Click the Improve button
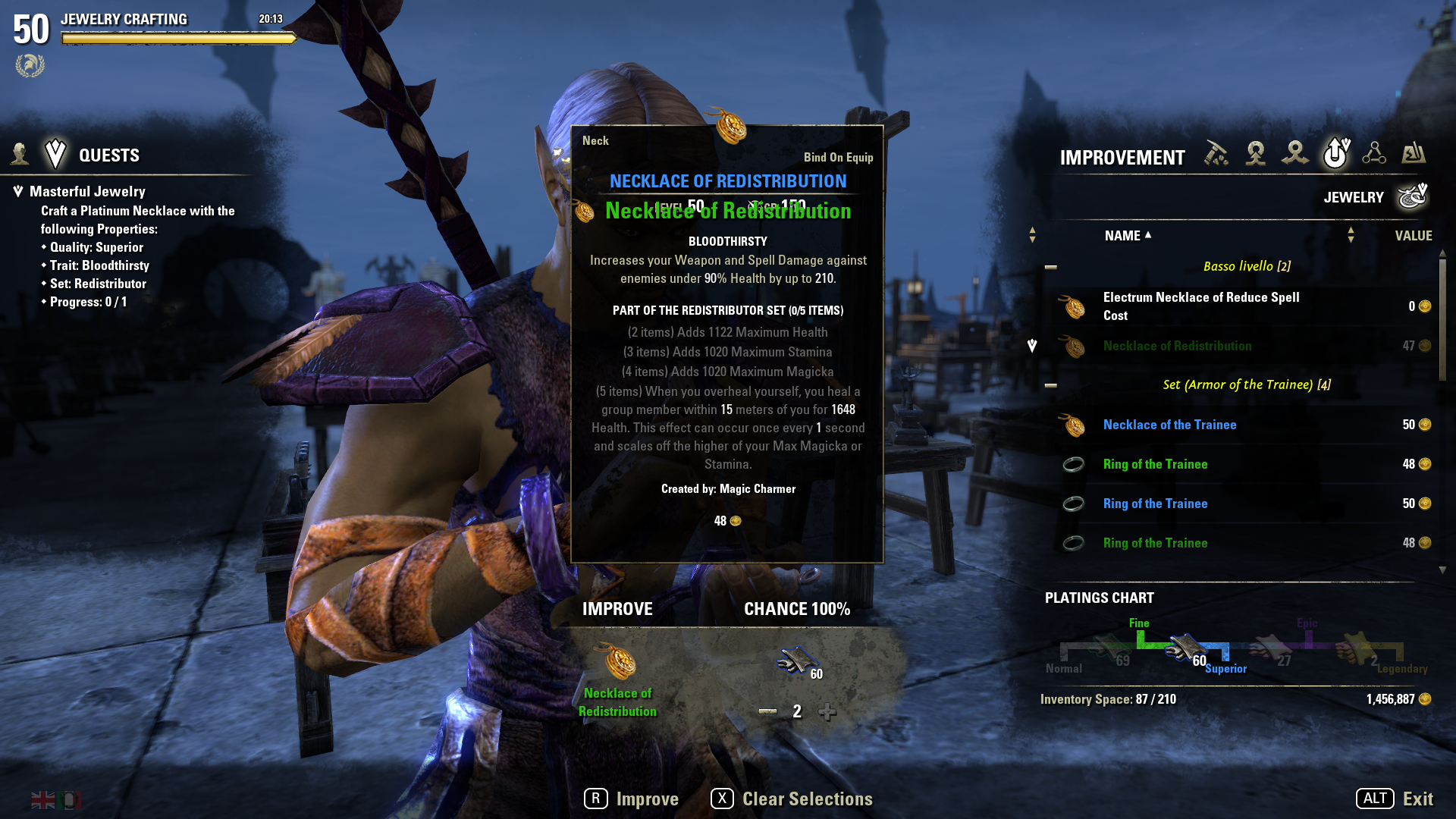The height and width of the screenshot is (819, 1456). pos(632,799)
